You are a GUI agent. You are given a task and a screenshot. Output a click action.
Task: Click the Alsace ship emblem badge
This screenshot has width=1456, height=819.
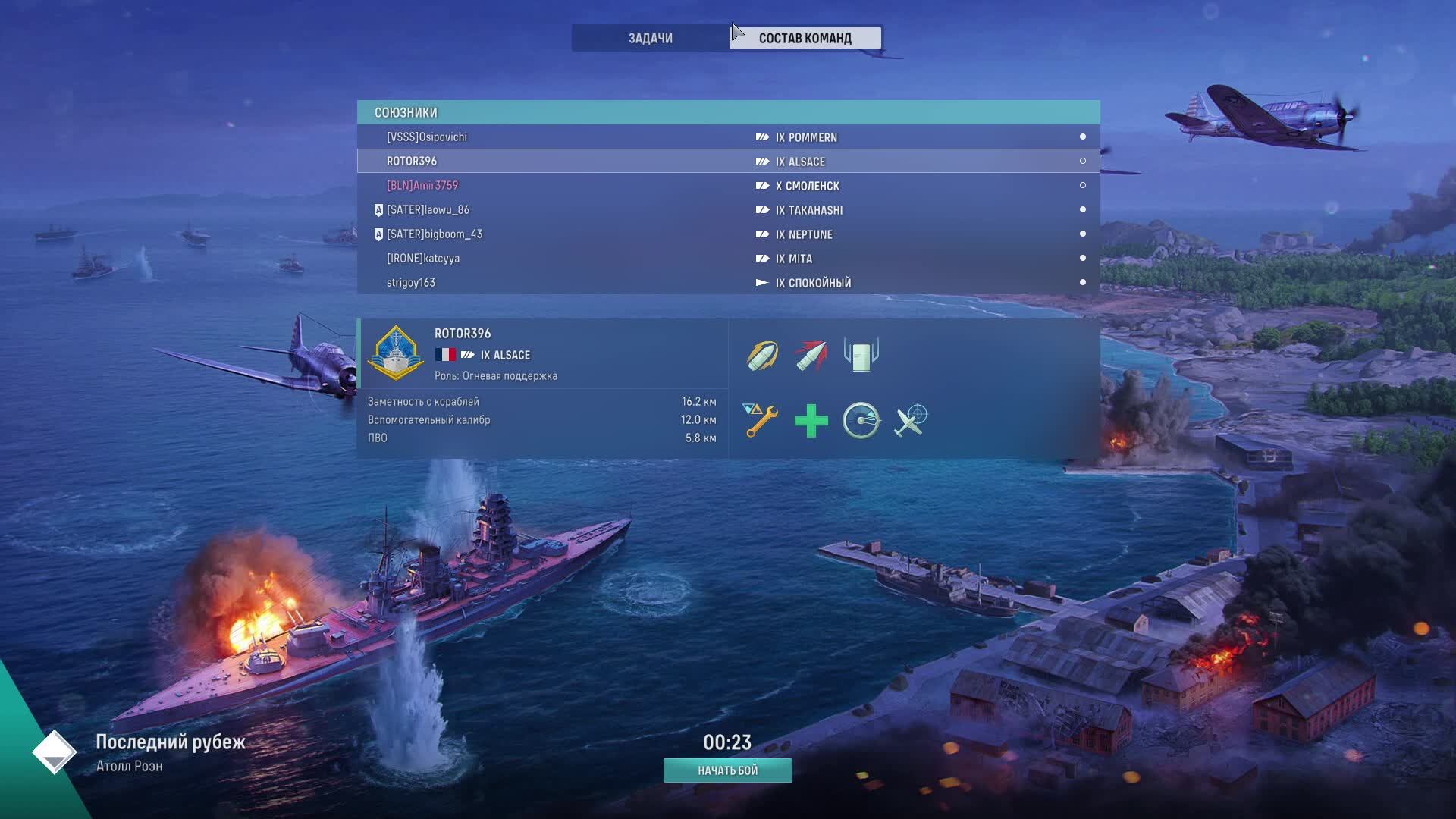click(395, 353)
